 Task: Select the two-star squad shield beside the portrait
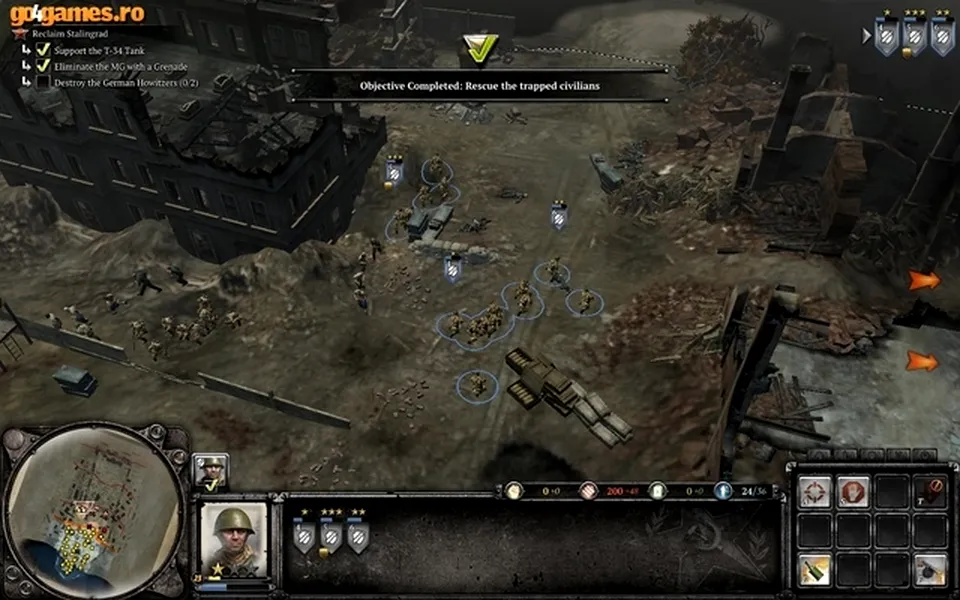(357, 536)
